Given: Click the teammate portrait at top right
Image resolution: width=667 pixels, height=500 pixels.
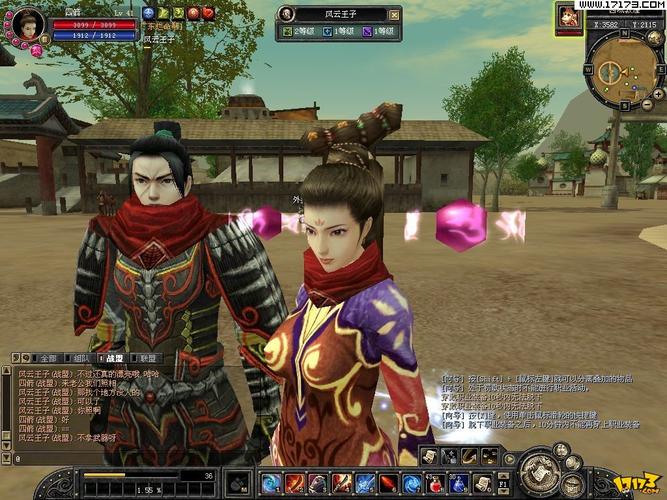Looking at the screenshot, I should tap(570, 16).
